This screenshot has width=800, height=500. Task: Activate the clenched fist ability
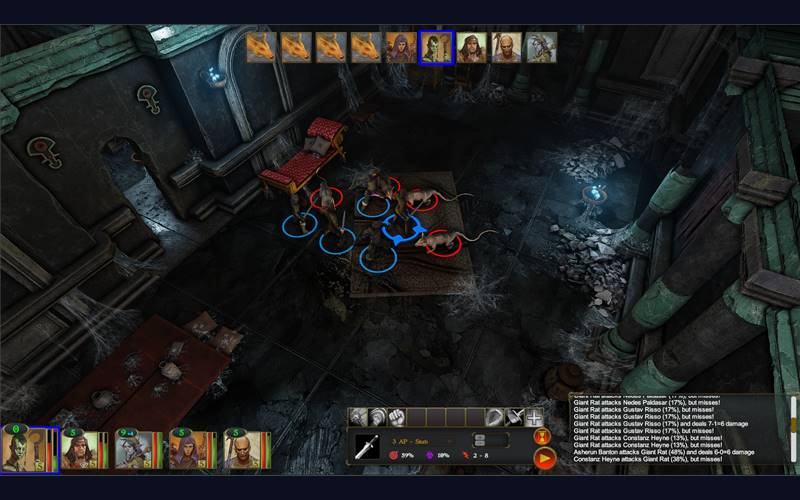(x=398, y=417)
